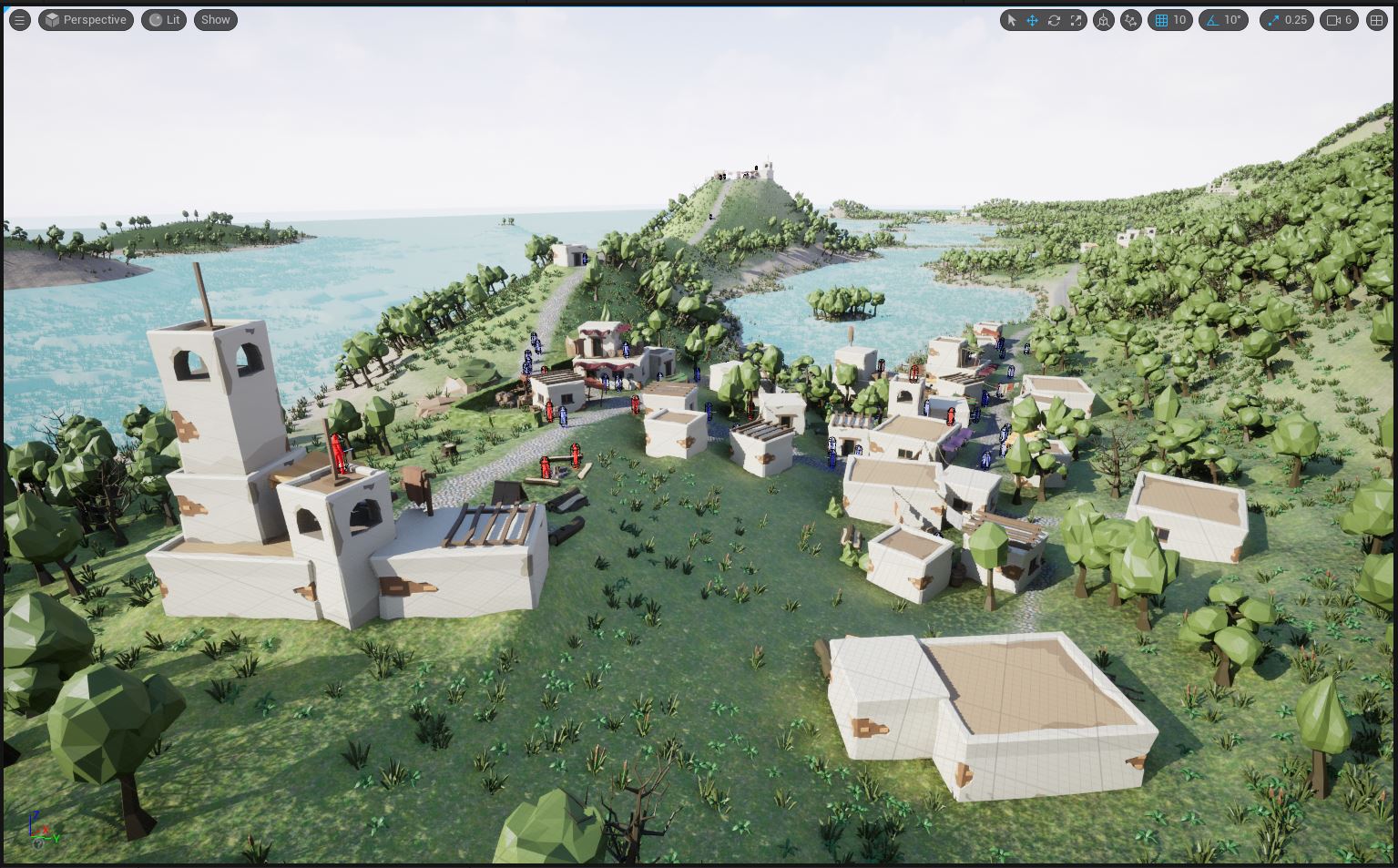Adjust the camera speed setting
The image size is (1398, 868).
coord(1340,20)
